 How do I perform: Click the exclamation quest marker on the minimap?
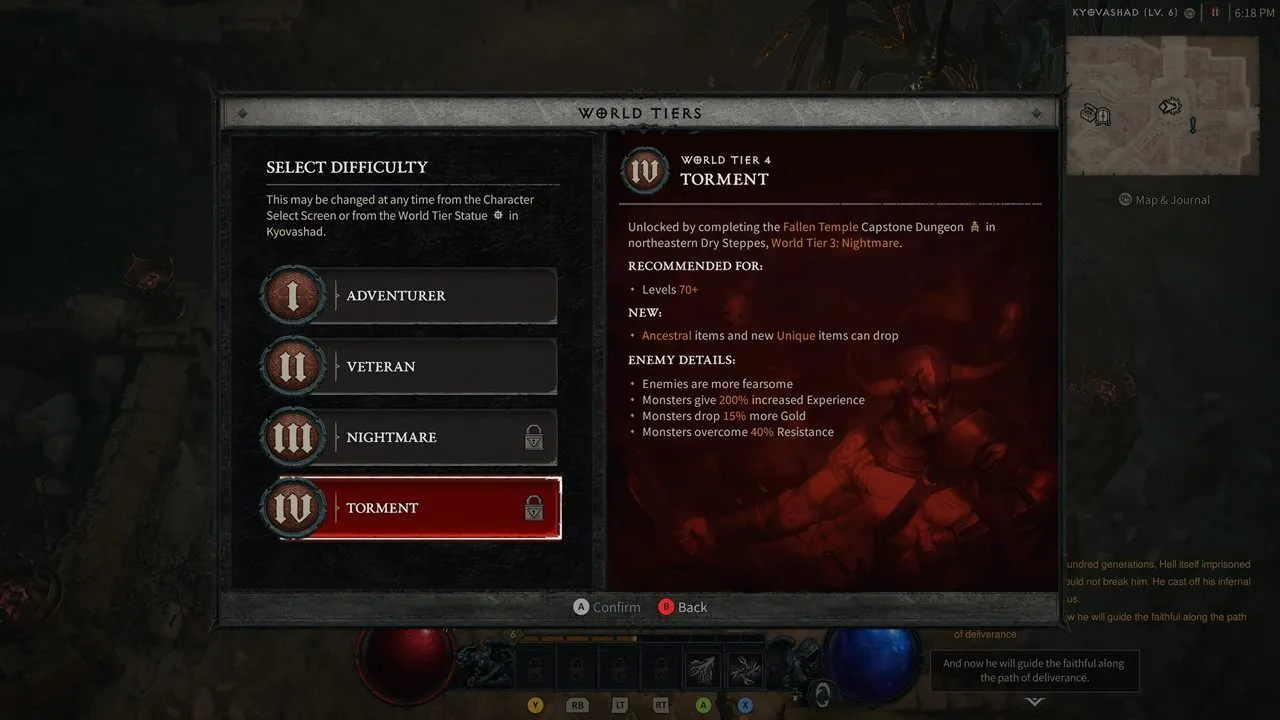(x=1193, y=123)
